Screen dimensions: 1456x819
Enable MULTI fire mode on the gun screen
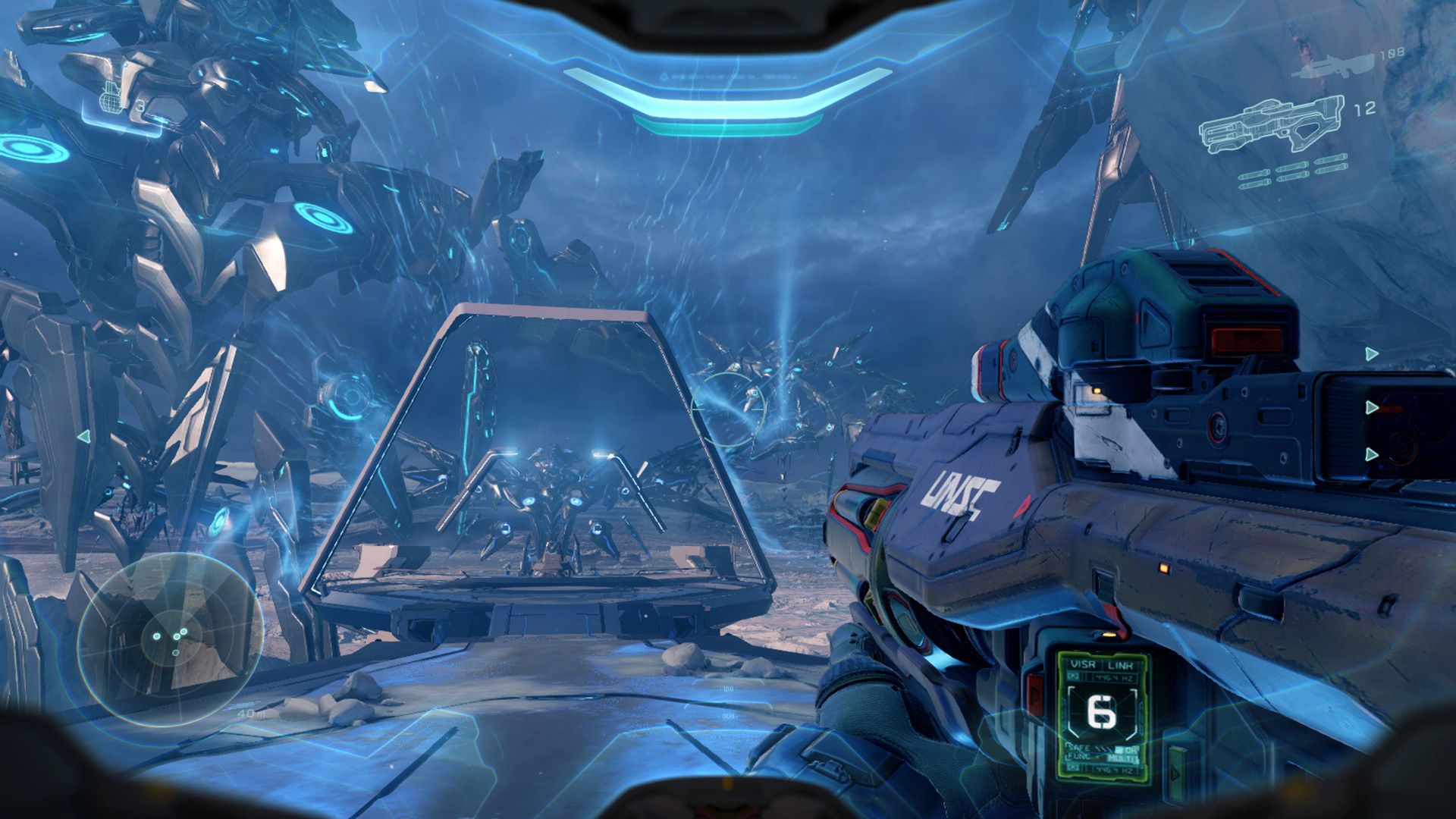pos(1124,758)
